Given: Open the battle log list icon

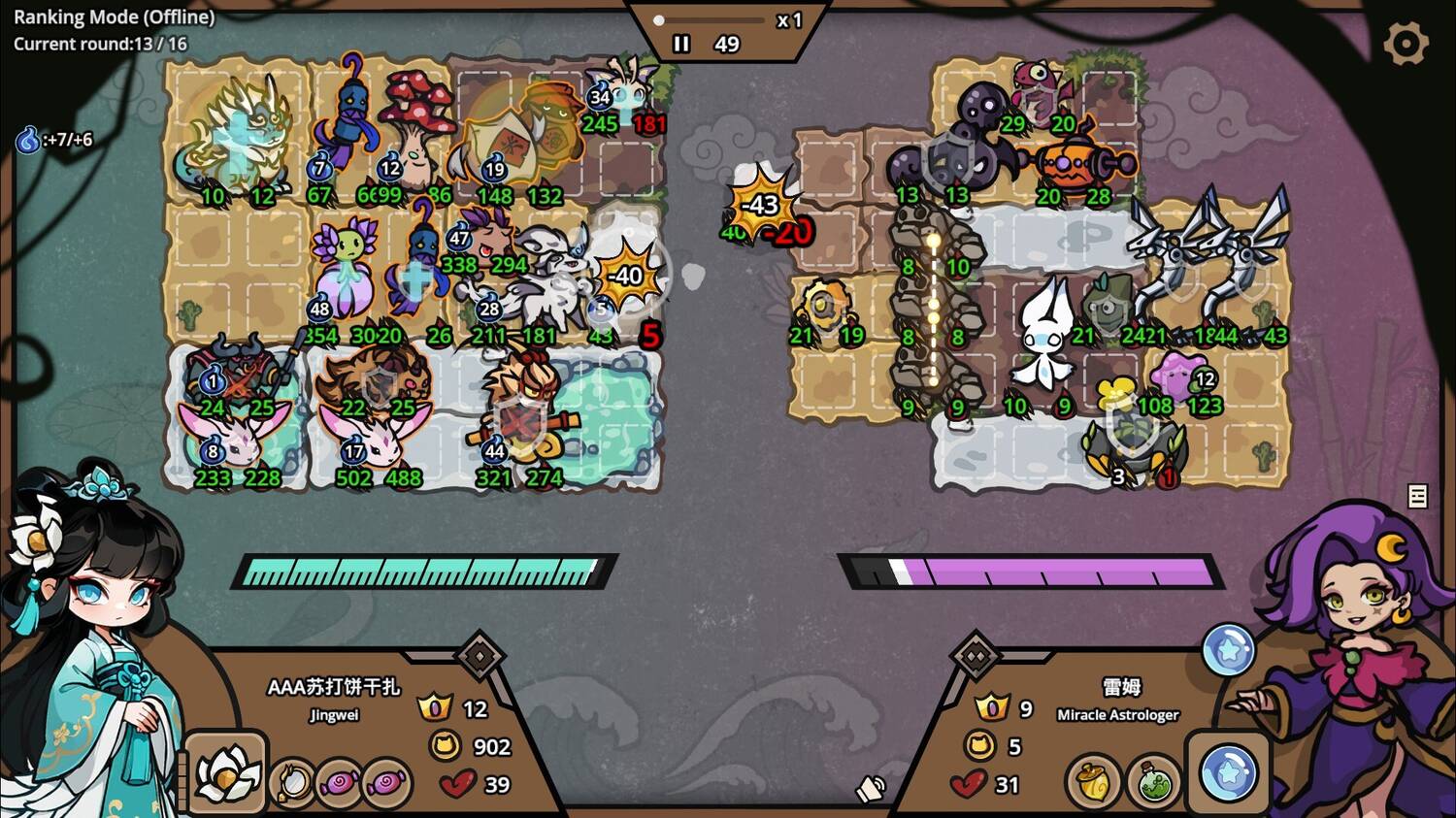Looking at the screenshot, I should click(1417, 496).
